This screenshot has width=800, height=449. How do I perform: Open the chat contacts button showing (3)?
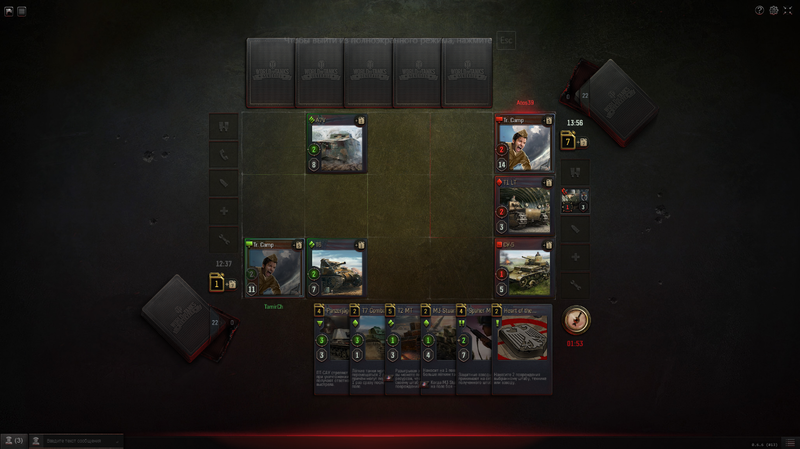(13, 440)
